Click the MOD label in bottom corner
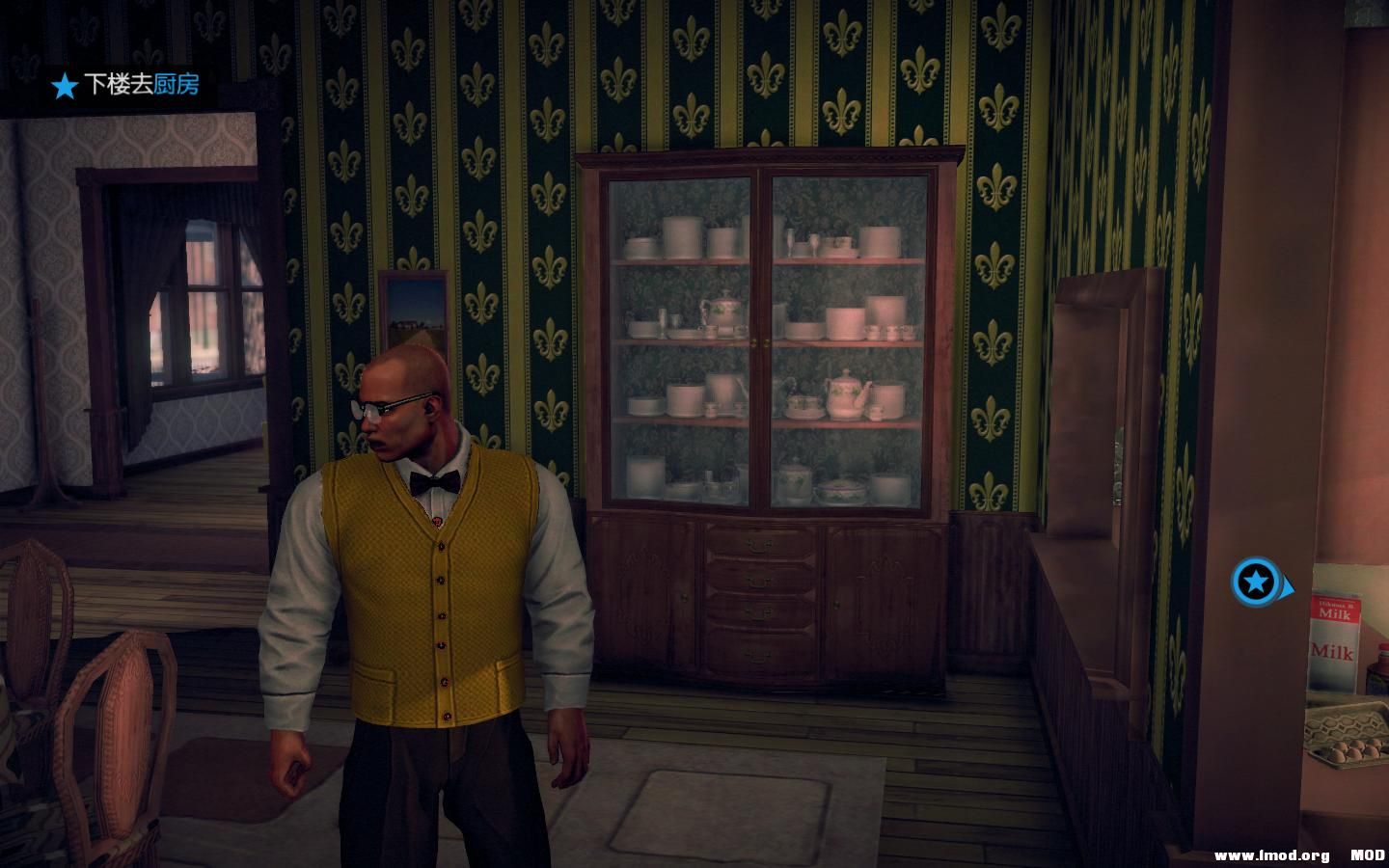 pos(1367,853)
